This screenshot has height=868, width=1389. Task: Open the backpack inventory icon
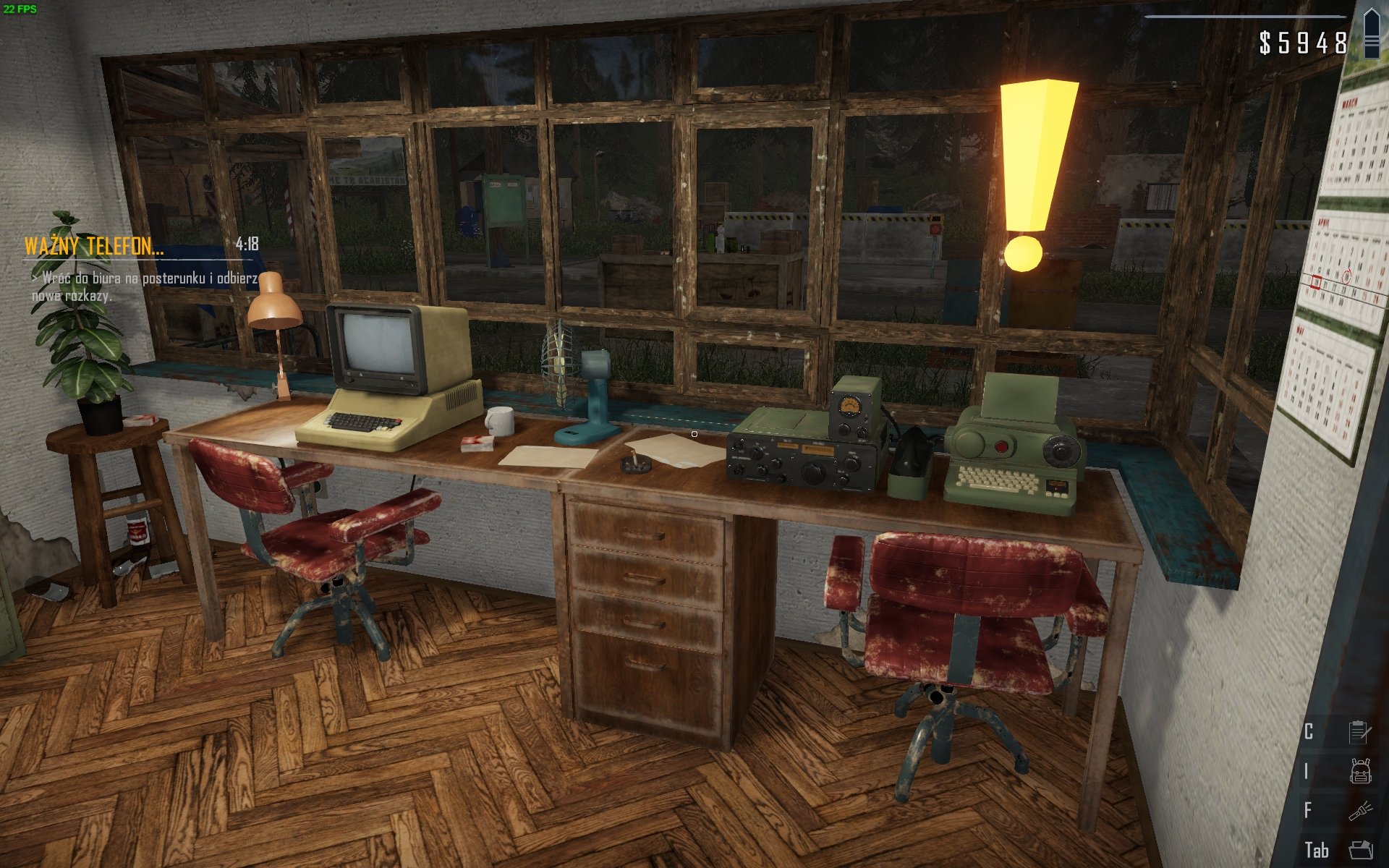point(1360,771)
